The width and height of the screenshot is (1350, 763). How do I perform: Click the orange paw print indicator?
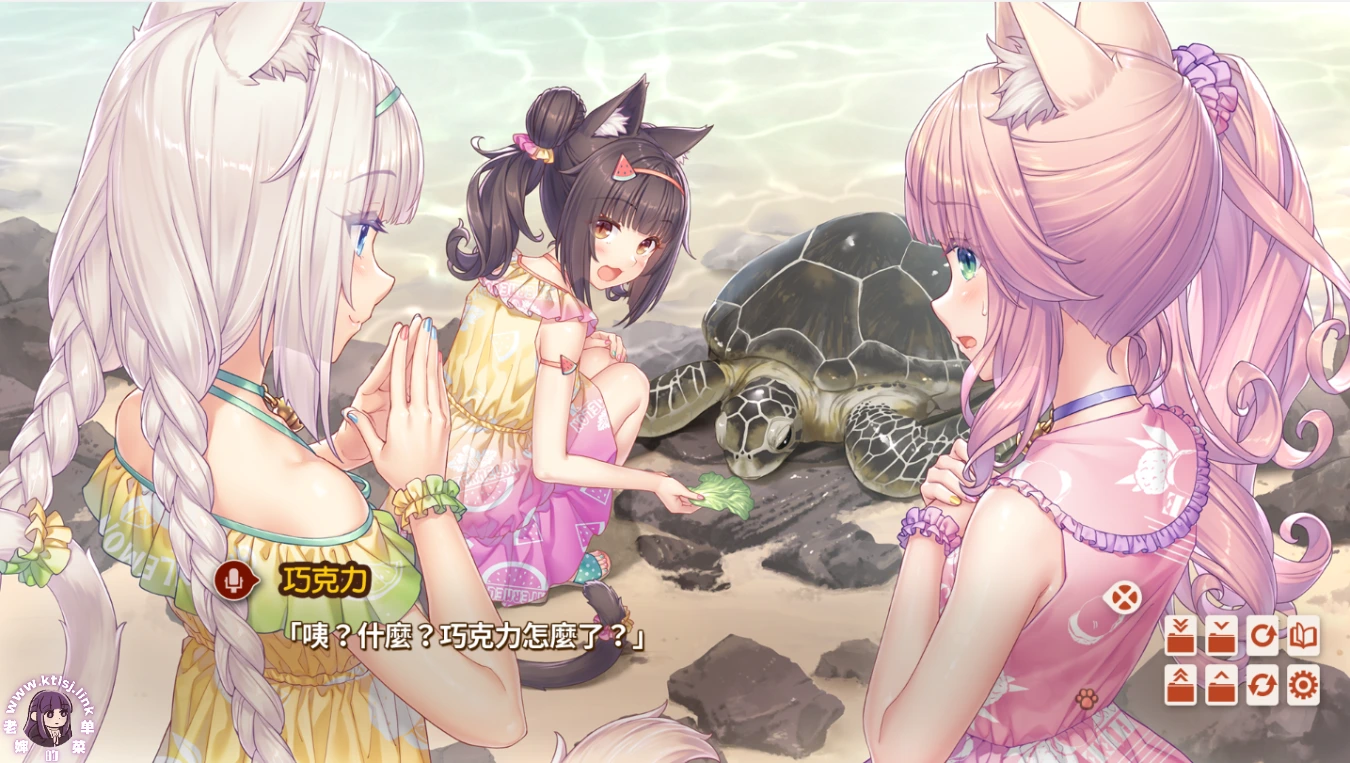[x=1089, y=697]
